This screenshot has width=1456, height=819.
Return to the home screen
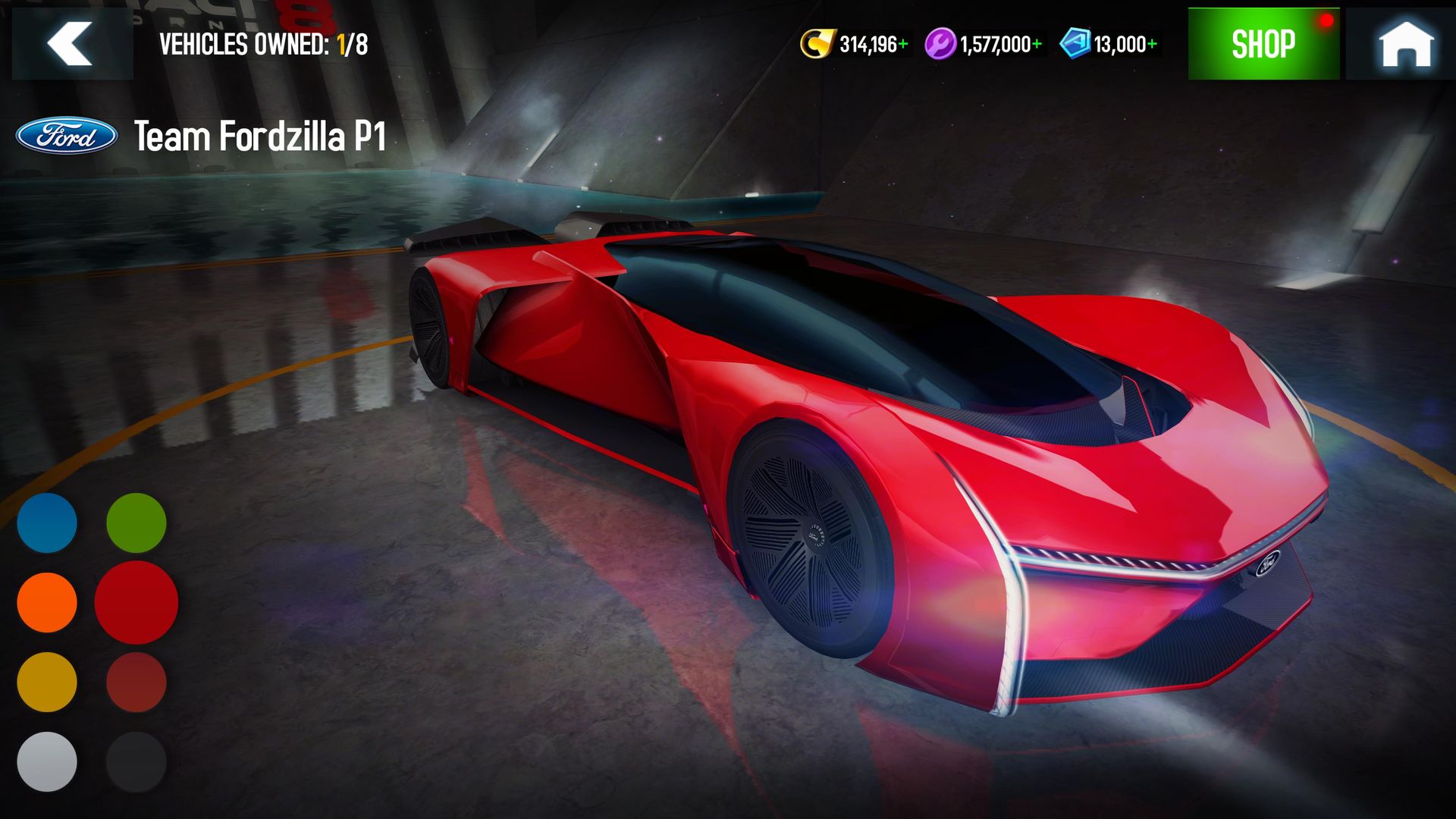tap(1404, 44)
